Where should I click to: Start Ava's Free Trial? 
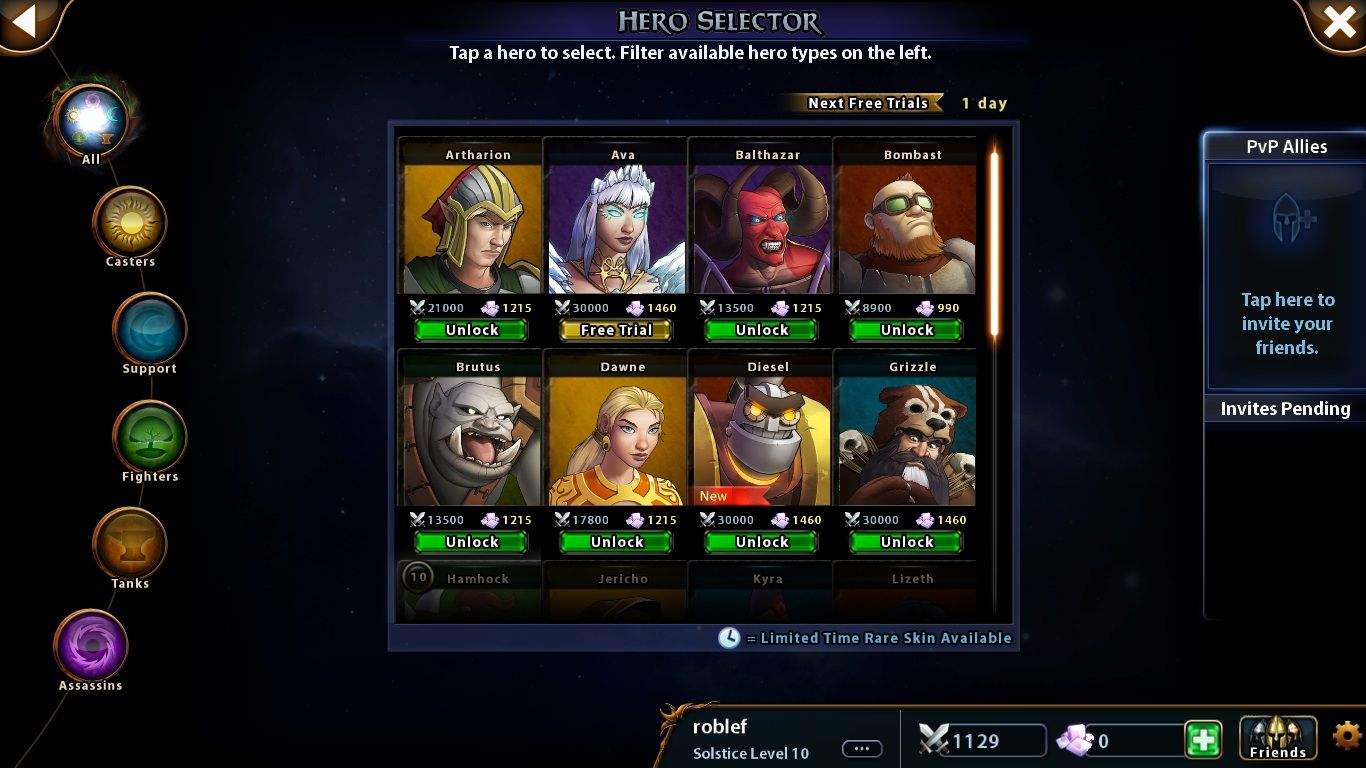point(616,330)
